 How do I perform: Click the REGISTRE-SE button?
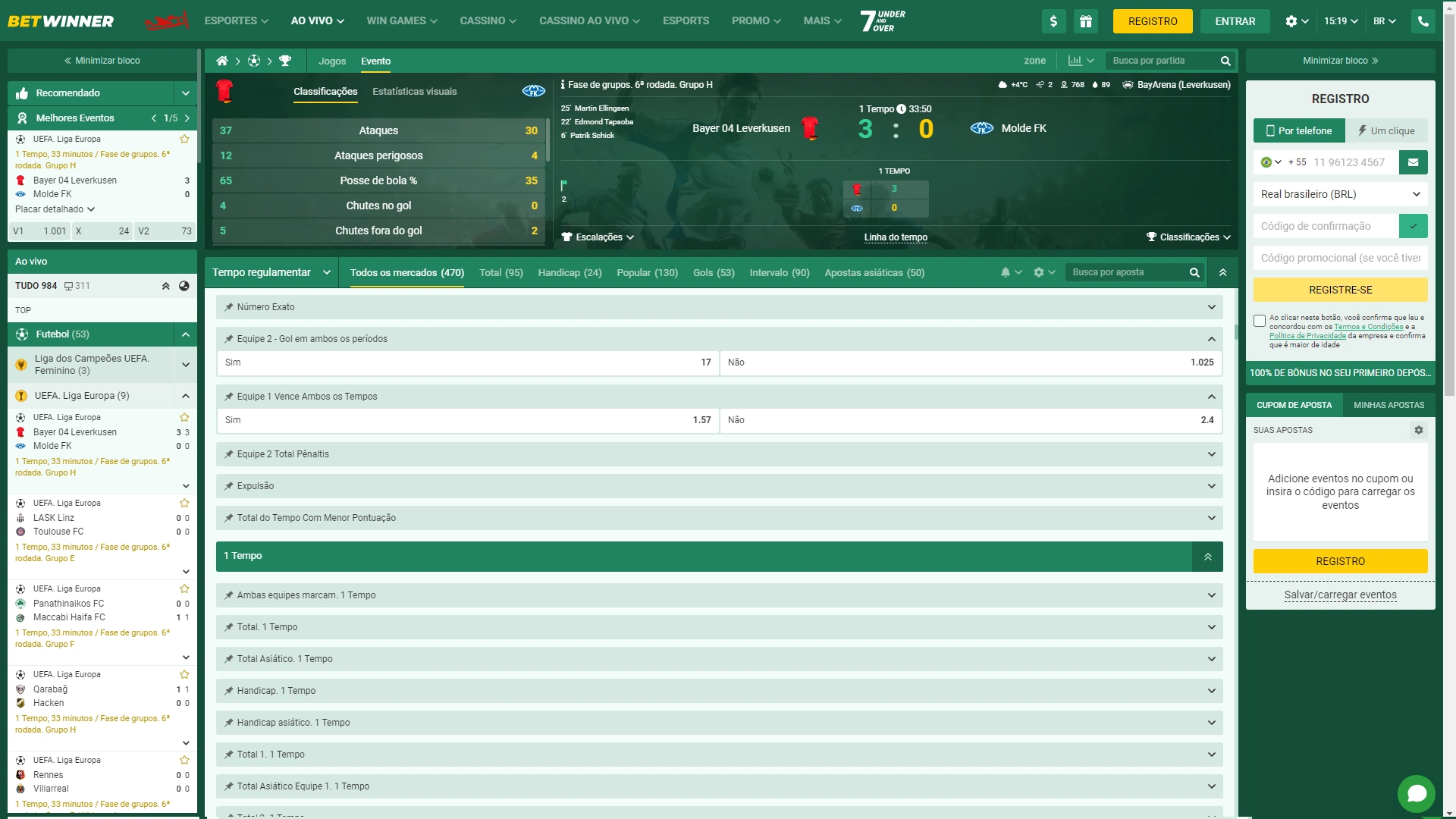[x=1340, y=290]
